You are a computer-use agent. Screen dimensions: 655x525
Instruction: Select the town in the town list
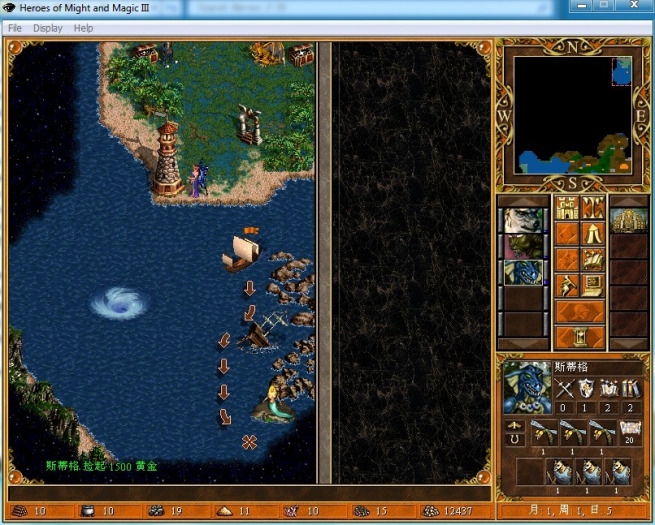(x=628, y=220)
